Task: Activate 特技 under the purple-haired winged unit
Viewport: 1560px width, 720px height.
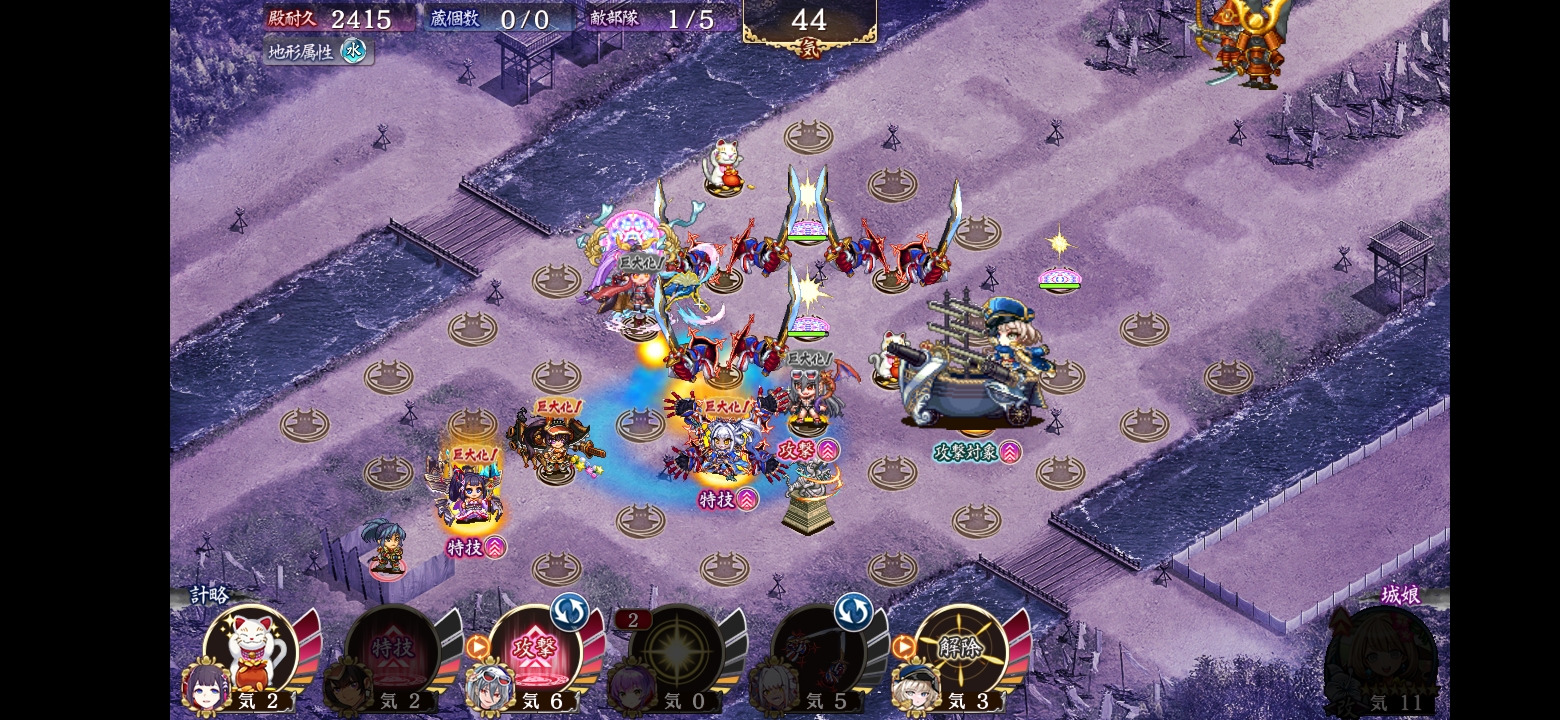Action: click(476, 547)
